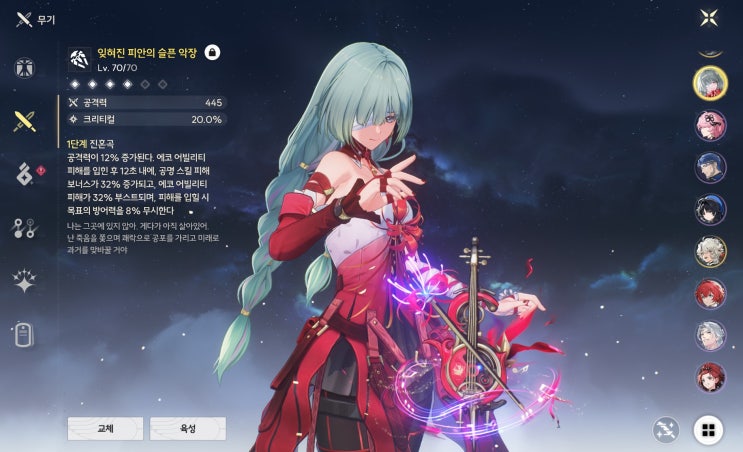The height and width of the screenshot is (452, 743).
Task: Open the four-square grid character list button
Action: tap(709, 430)
